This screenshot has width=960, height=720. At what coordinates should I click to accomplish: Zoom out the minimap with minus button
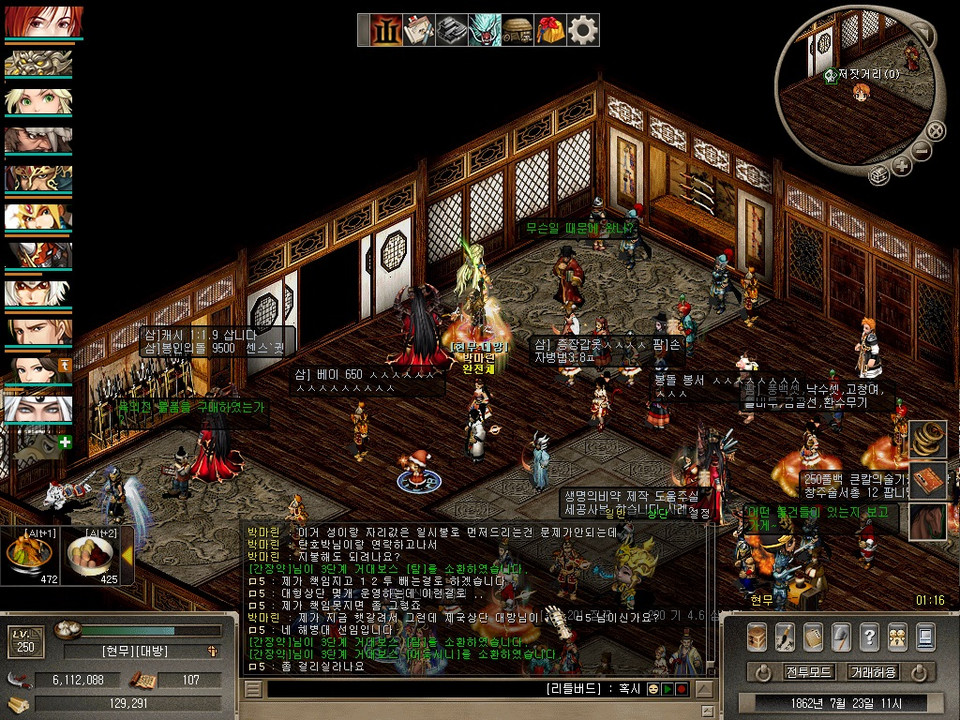point(921,150)
